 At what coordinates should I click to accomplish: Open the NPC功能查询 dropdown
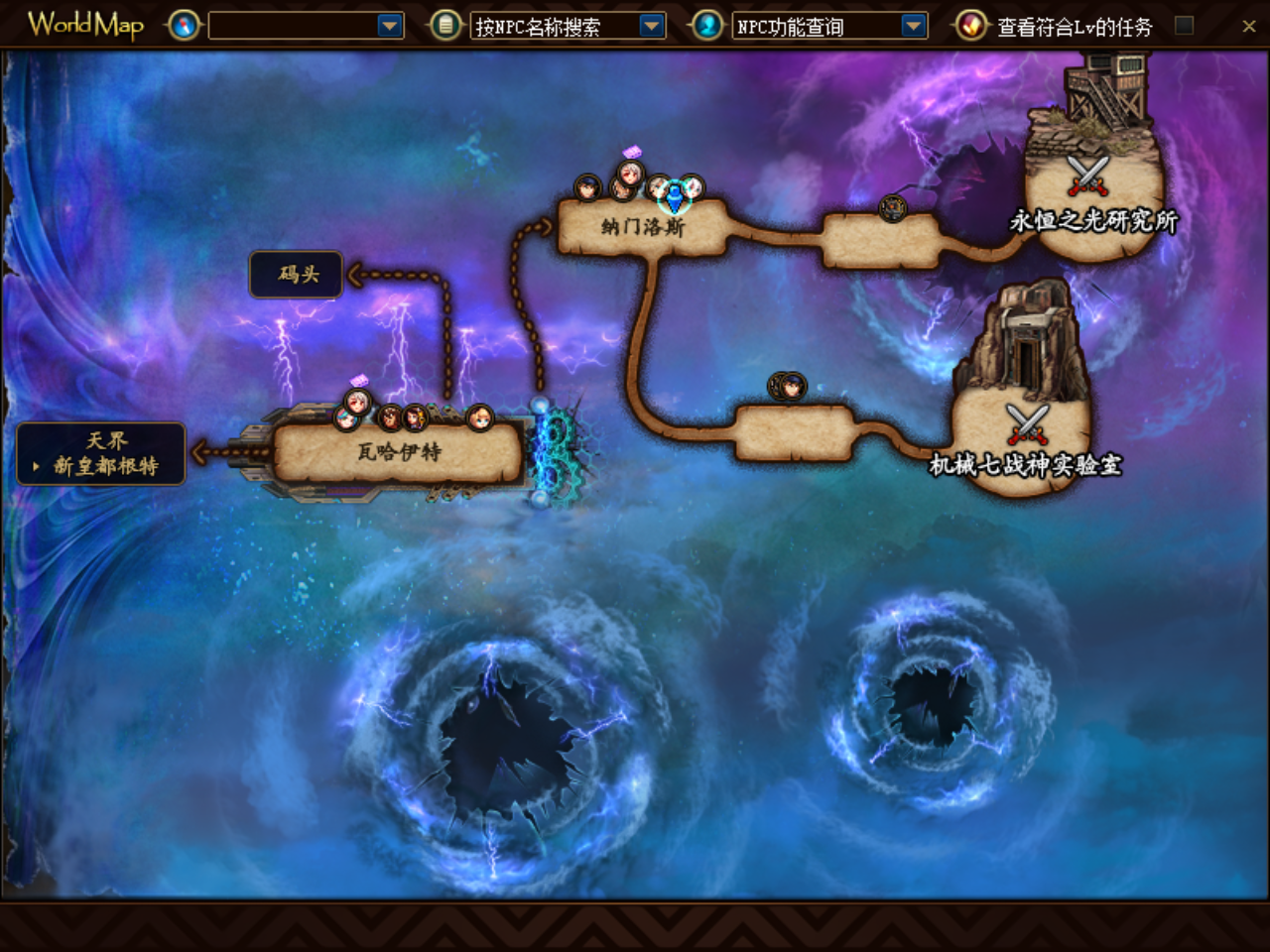click(914, 26)
